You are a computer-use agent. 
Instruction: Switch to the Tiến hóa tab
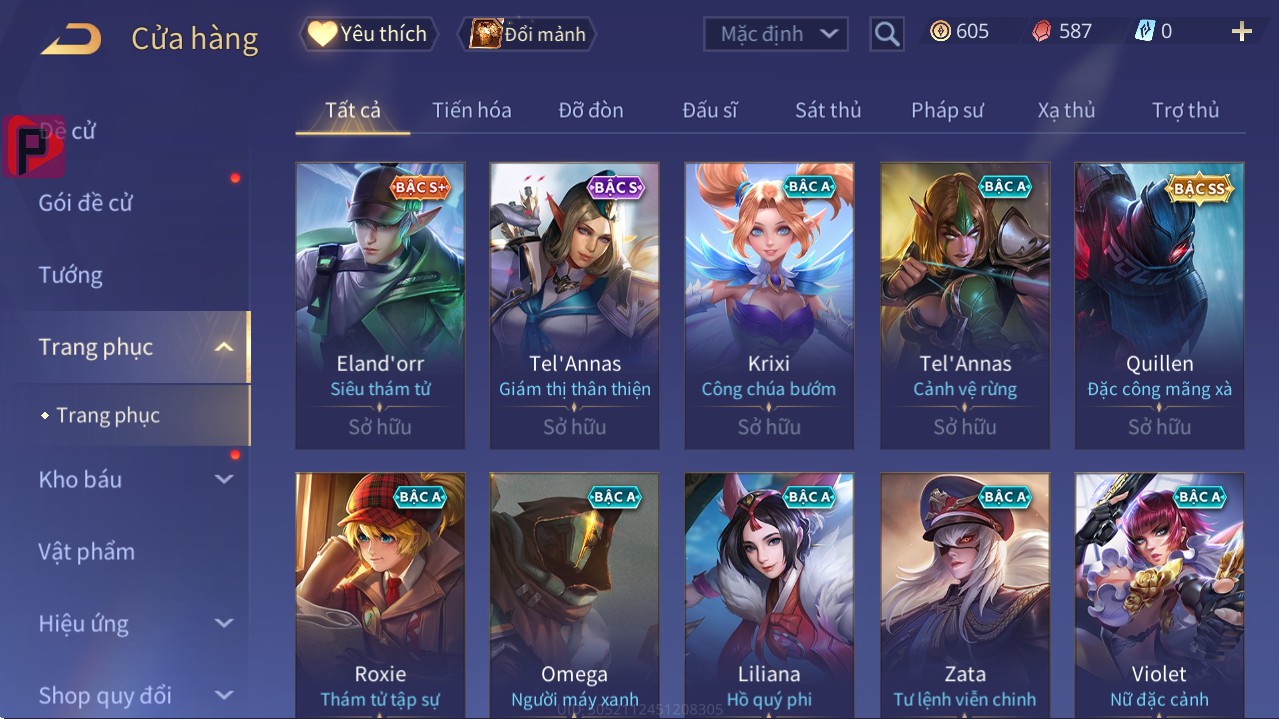(x=471, y=110)
